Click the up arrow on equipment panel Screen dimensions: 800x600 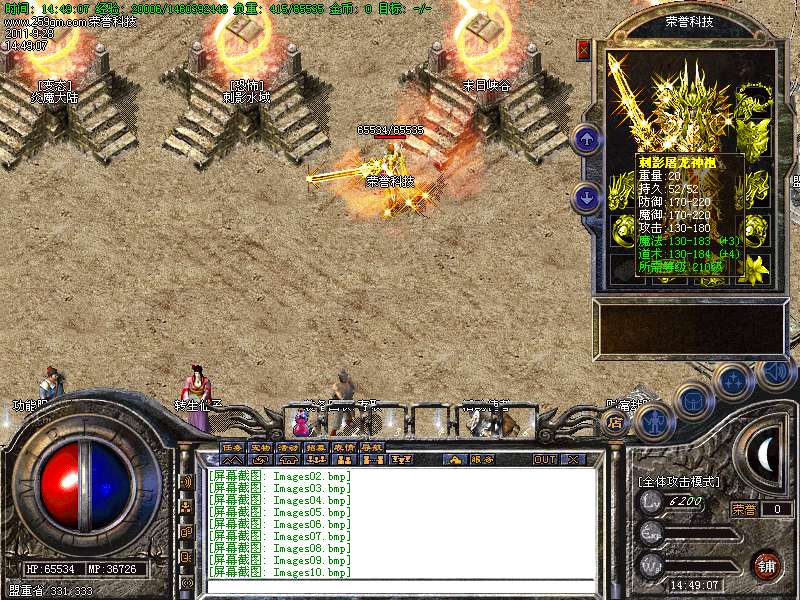(587, 140)
